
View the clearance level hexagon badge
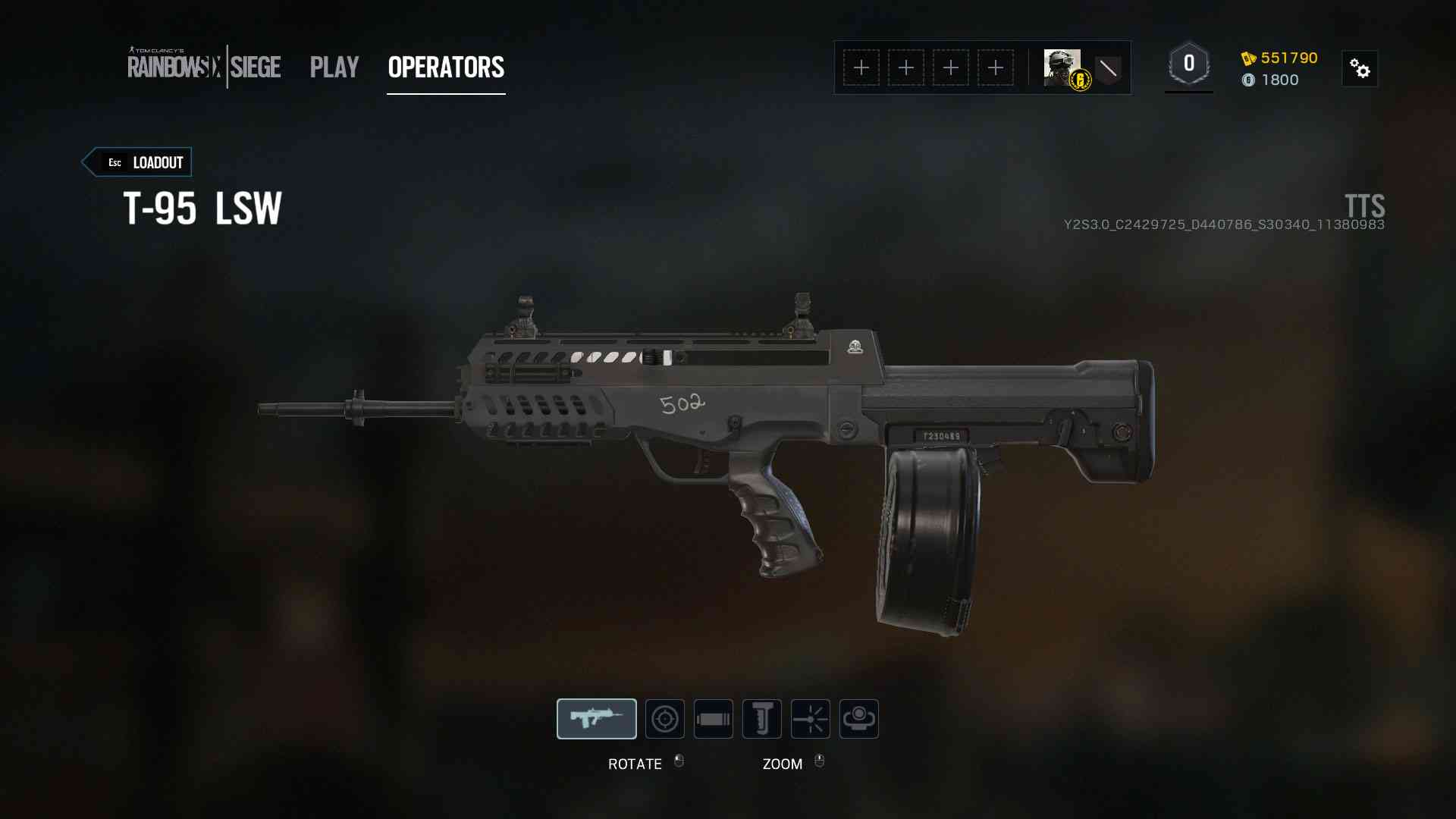1189,64
